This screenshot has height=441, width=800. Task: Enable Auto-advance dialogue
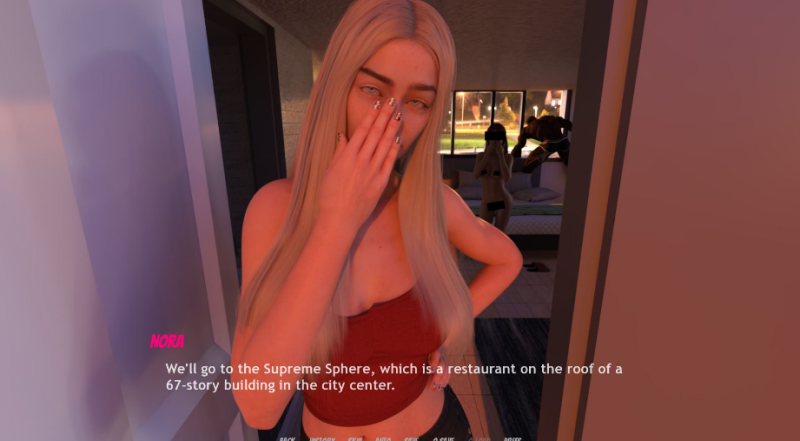click(x=383, y=438)
